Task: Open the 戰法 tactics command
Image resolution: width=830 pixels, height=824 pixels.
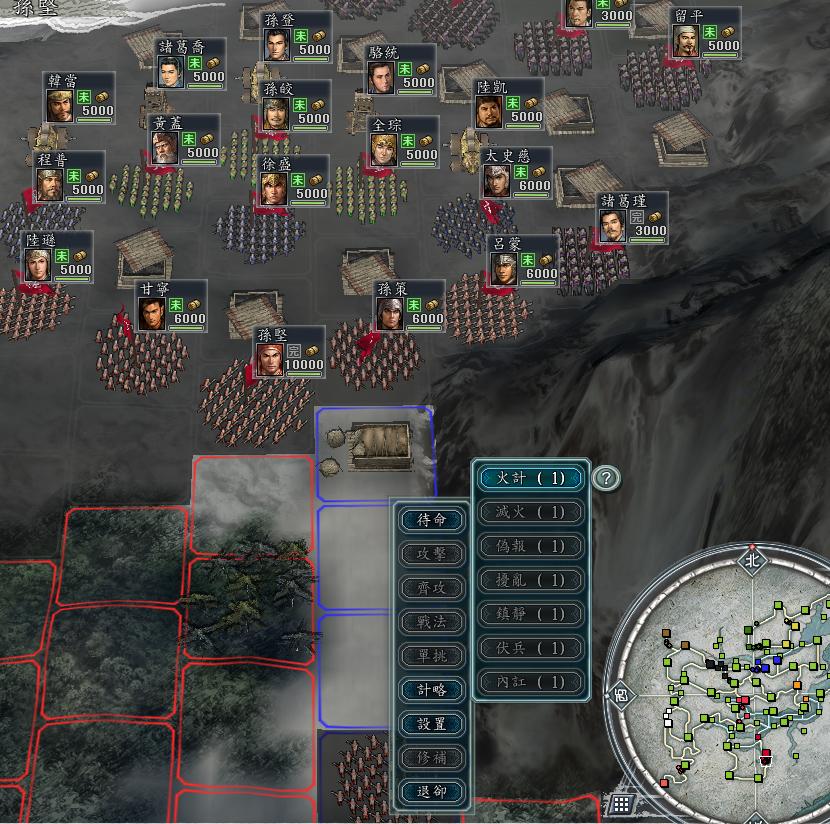Action: [x=432, y=622]
